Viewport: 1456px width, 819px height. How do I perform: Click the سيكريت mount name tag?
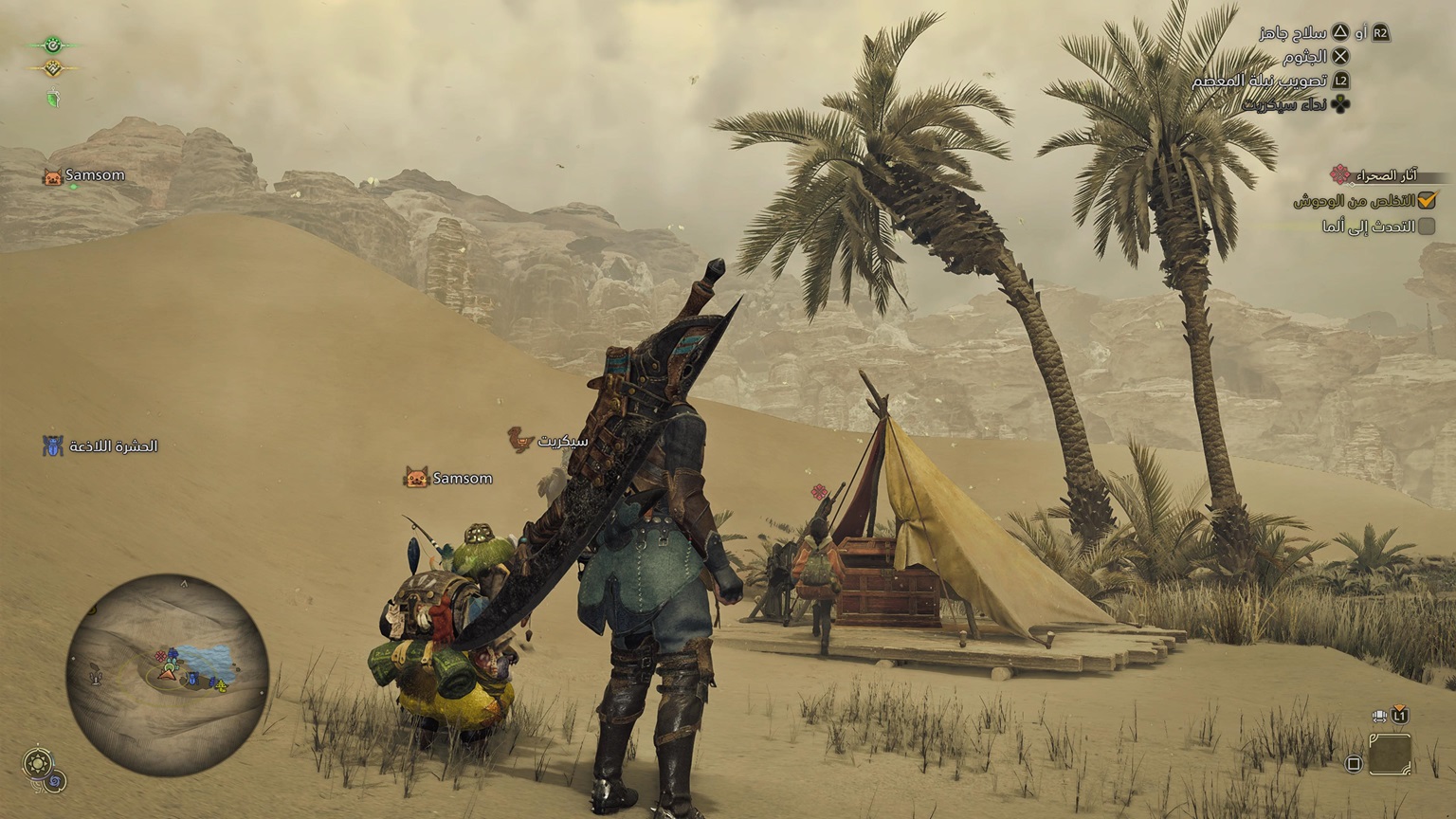coord(549,441)
